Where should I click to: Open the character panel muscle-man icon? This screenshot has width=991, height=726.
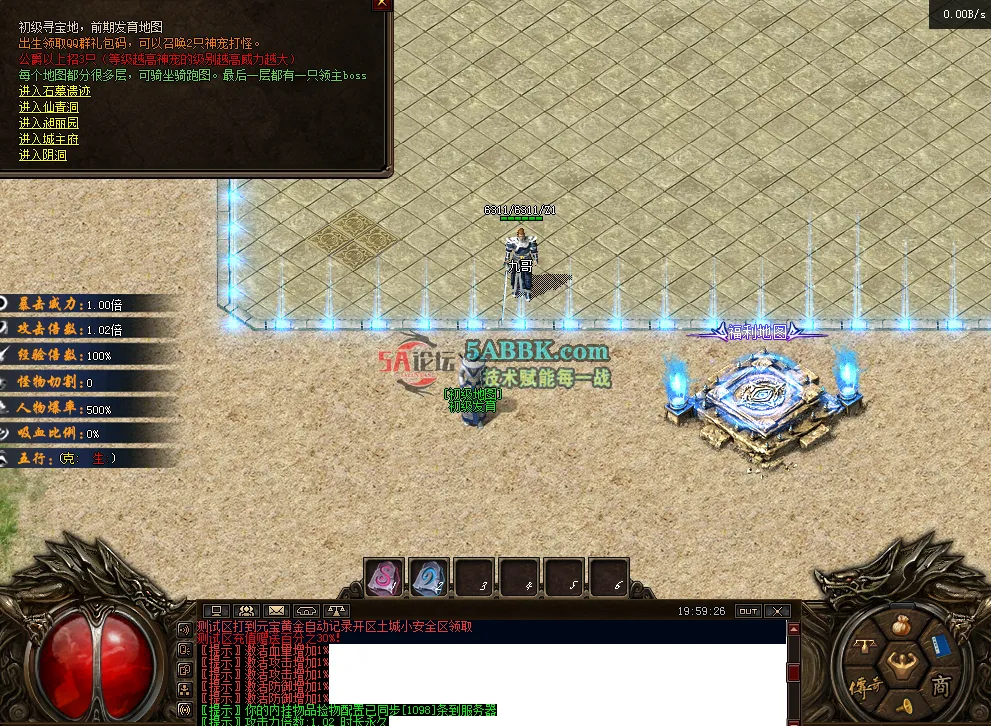[901, 667]
